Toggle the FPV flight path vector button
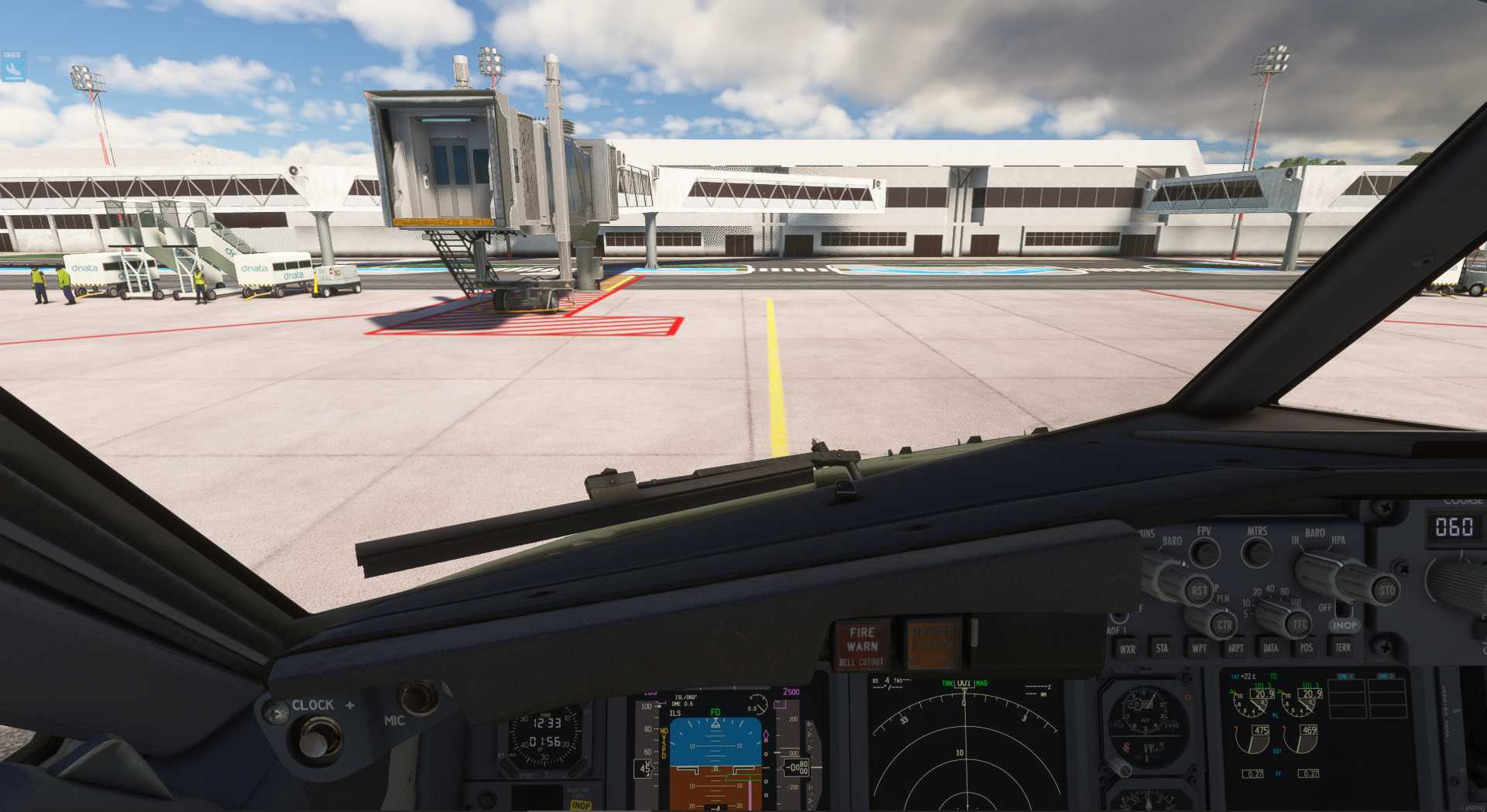This screenshot has width=1487, height=812. (1204, 553)
